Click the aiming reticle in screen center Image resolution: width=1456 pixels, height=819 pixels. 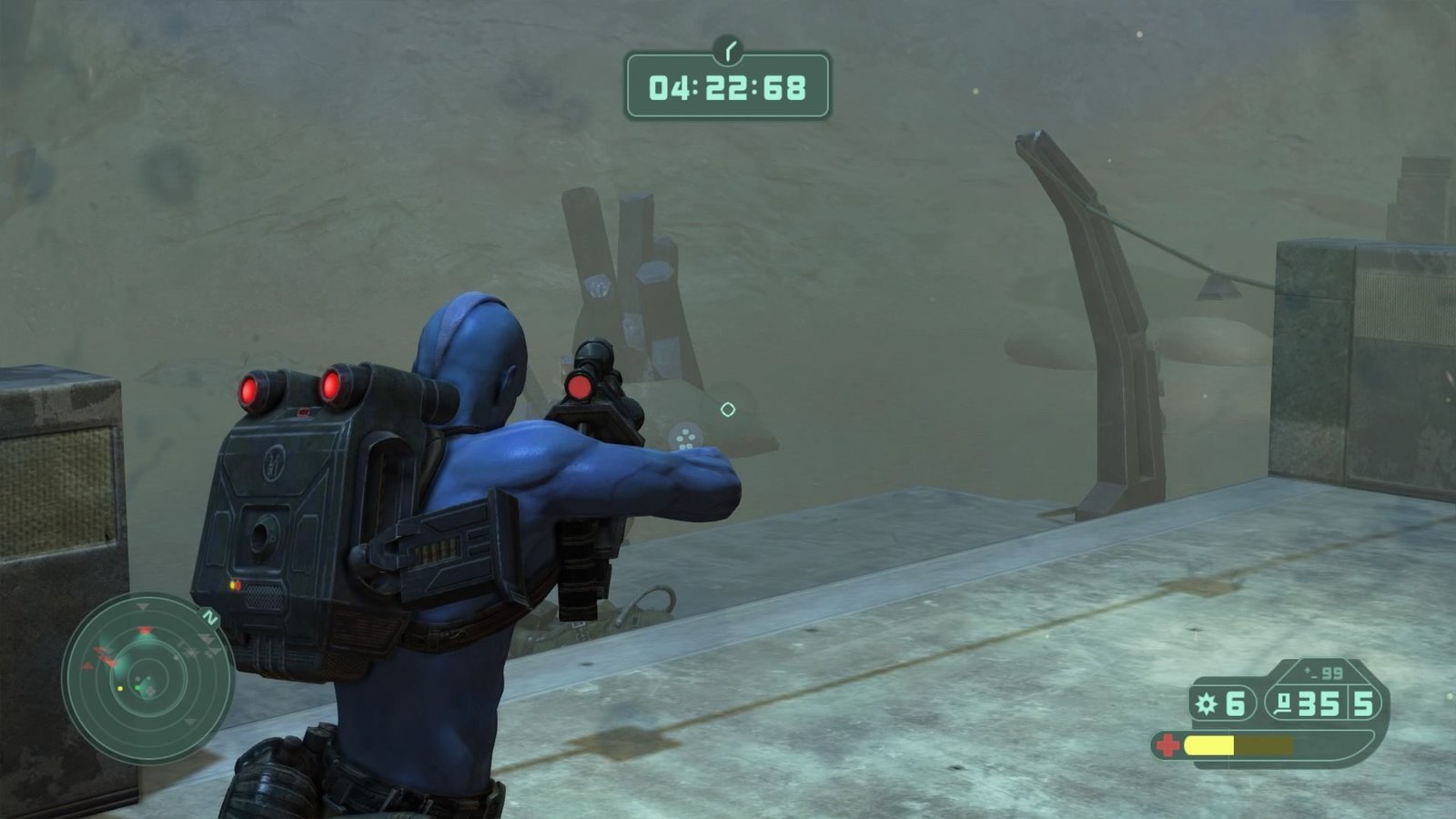point(727,410)
